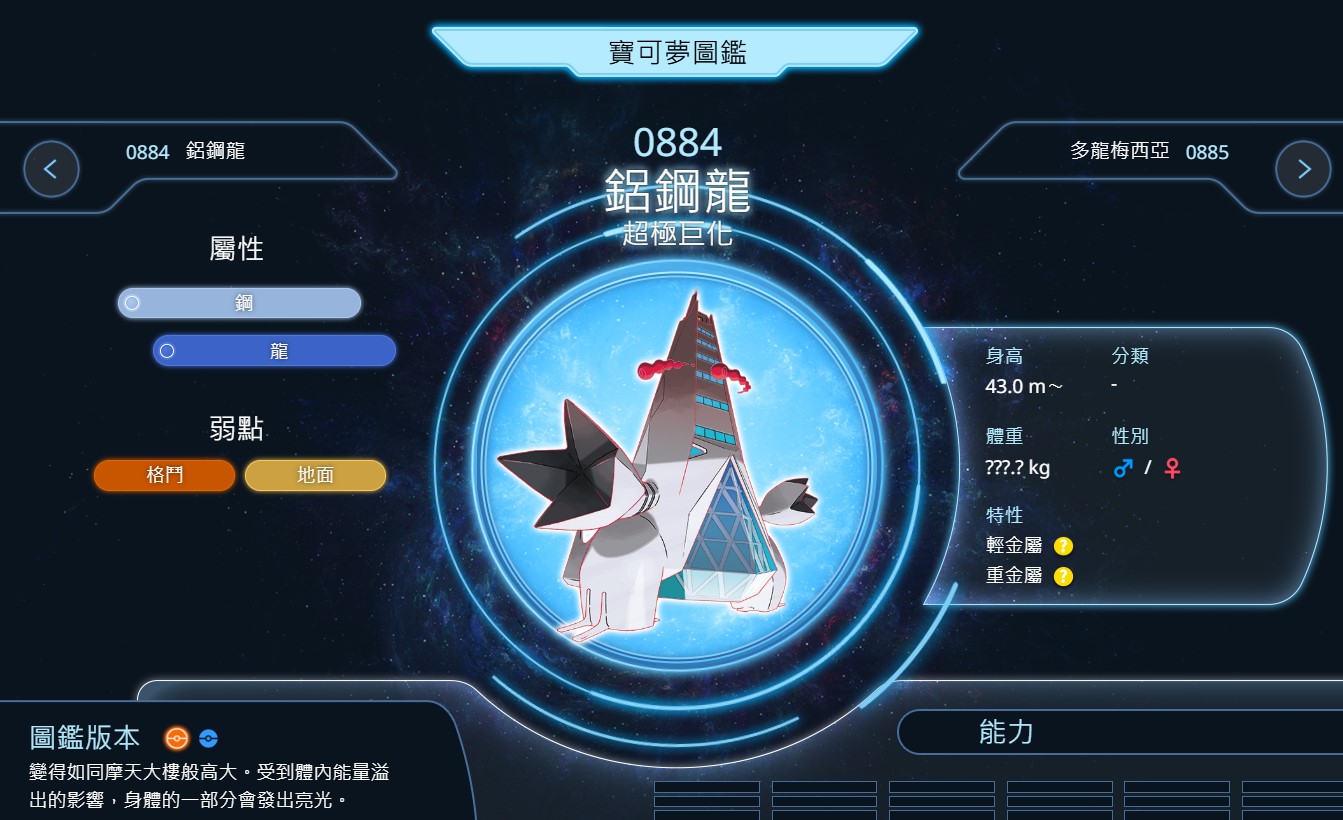
Task: Select the 龍 (Dragon) type badge
Action: (x=274, y=351)
